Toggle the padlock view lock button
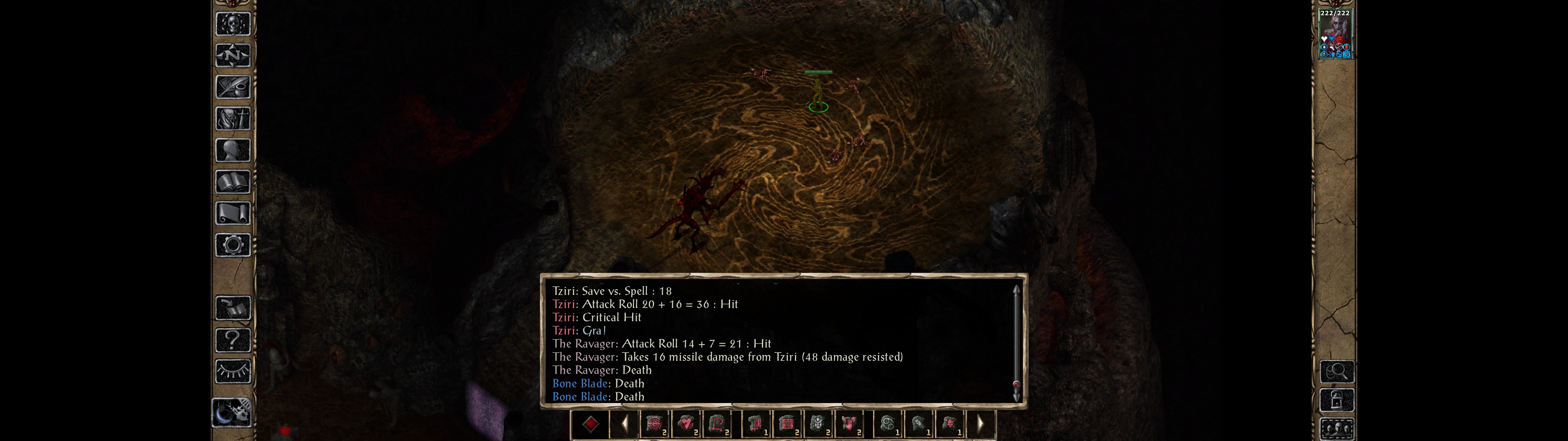 (x=1337, y=400)
